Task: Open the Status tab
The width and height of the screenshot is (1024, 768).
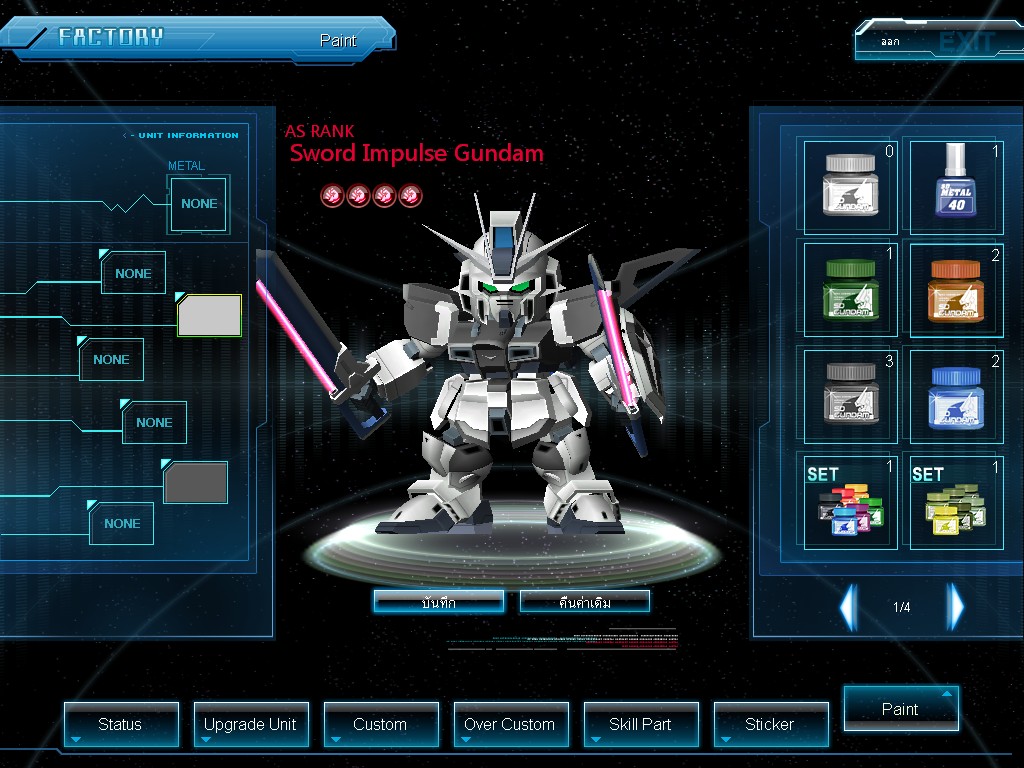Action: (121, 724)
